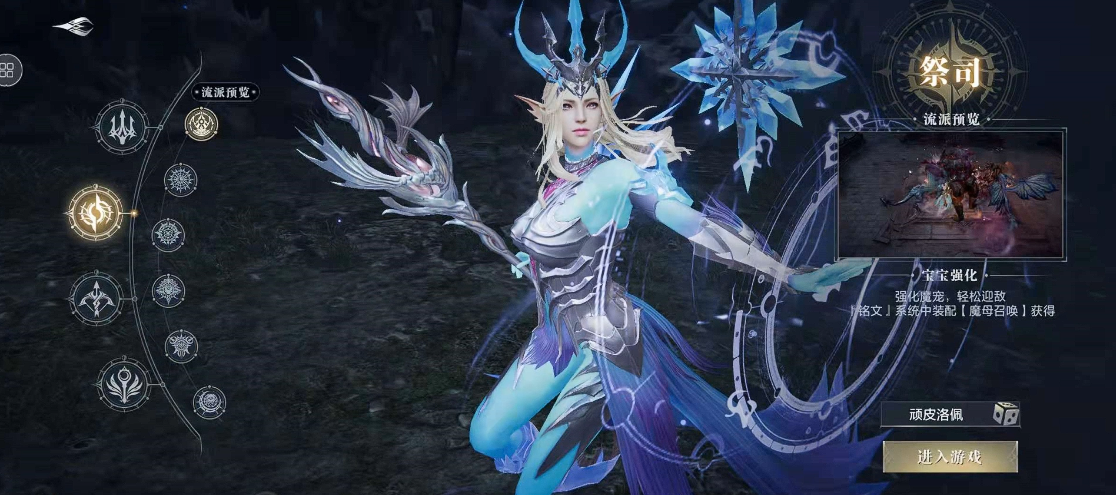The height and width of the screenshot is (495, 1117).
Task: Select the trident class emblem
Action: coord(122,127)
